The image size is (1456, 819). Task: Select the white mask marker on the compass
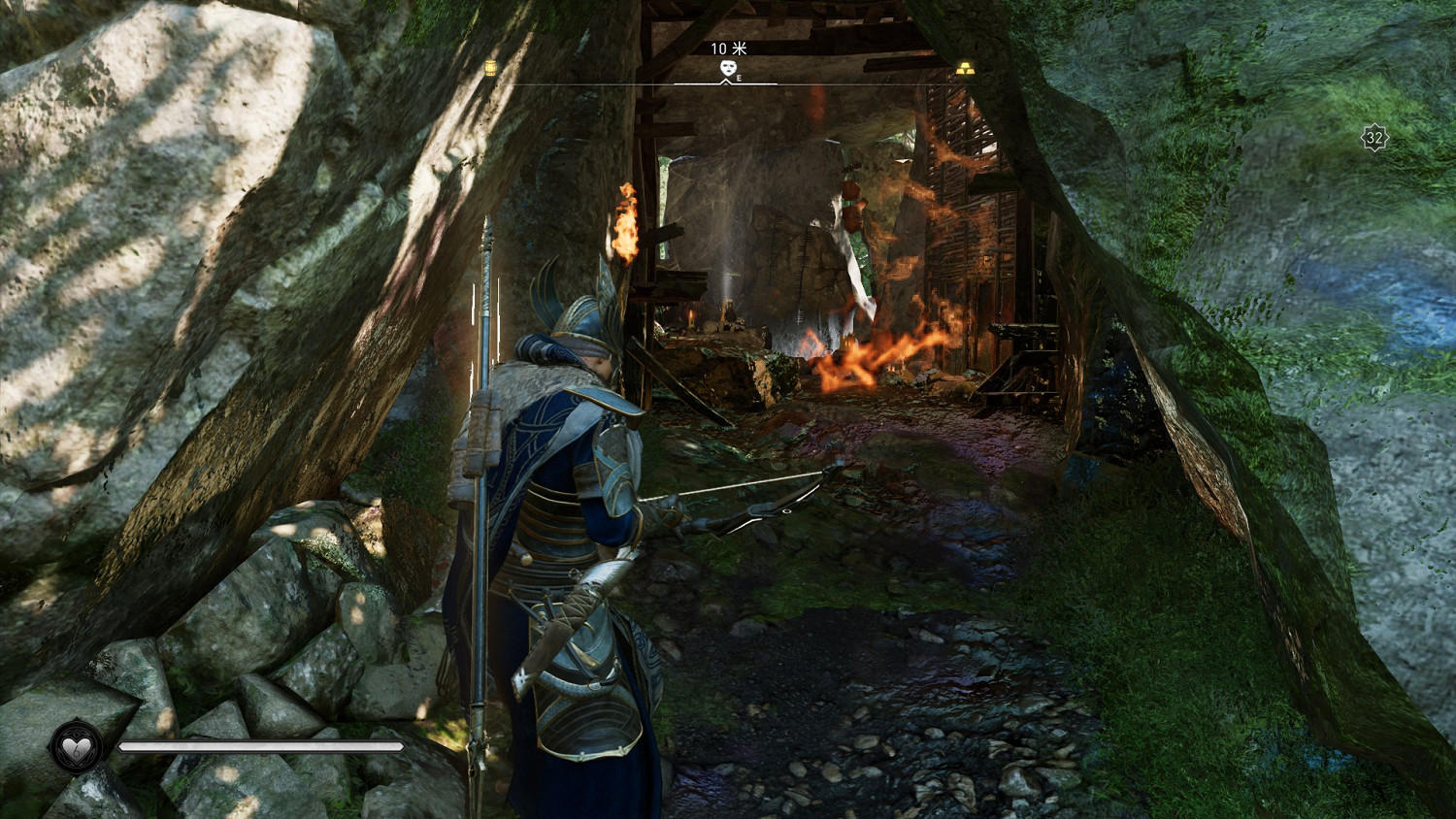point(727,68)
